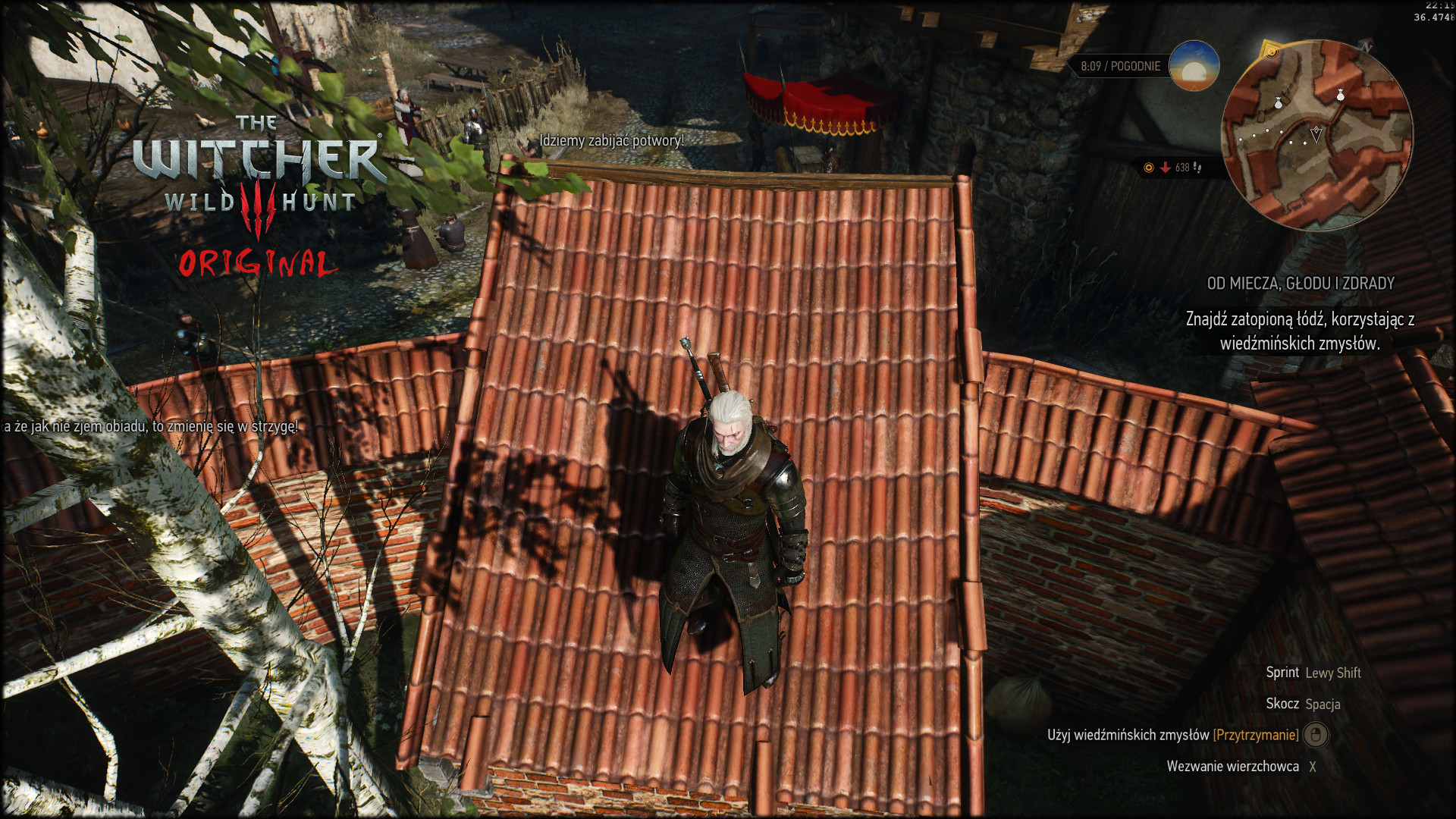This screenshot has height=819, width=1456.
Task: Select the yellow quest marker on minimap edge
Action: coord(1271,52)
